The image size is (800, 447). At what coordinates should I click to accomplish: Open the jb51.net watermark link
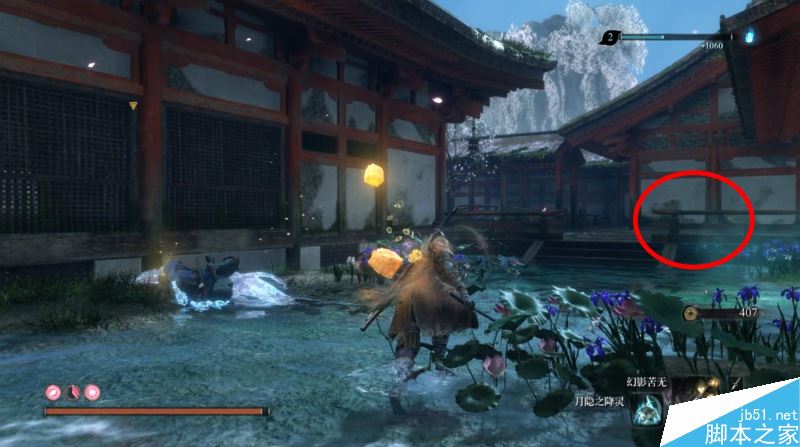pos(767,415)
